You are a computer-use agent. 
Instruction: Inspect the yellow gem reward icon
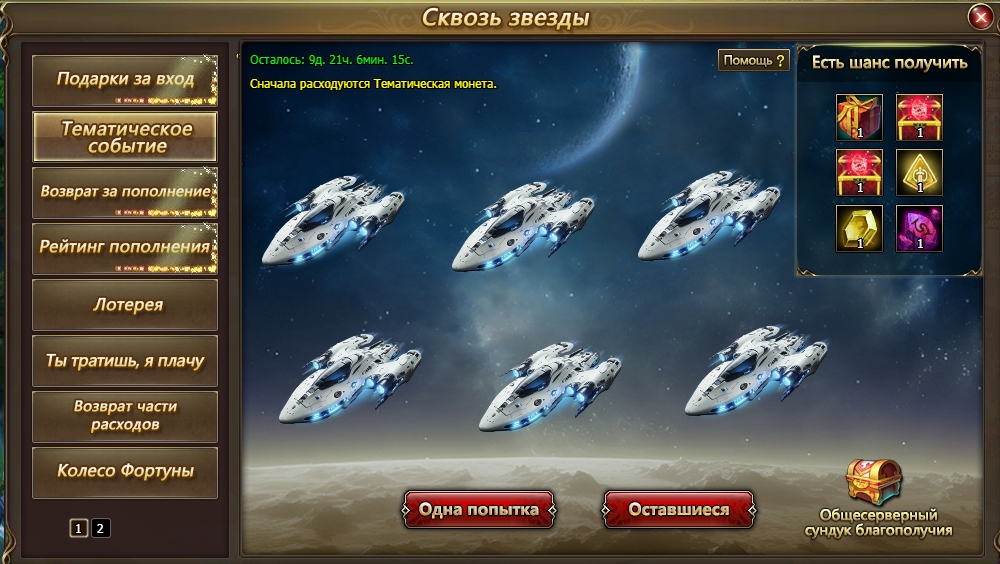click(859, 228)
